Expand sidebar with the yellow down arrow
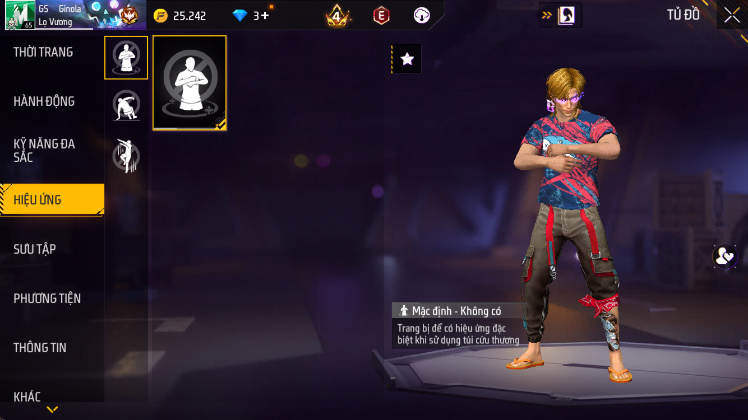Viewport: 748px width, 420px height. click(x=52, y=409)
